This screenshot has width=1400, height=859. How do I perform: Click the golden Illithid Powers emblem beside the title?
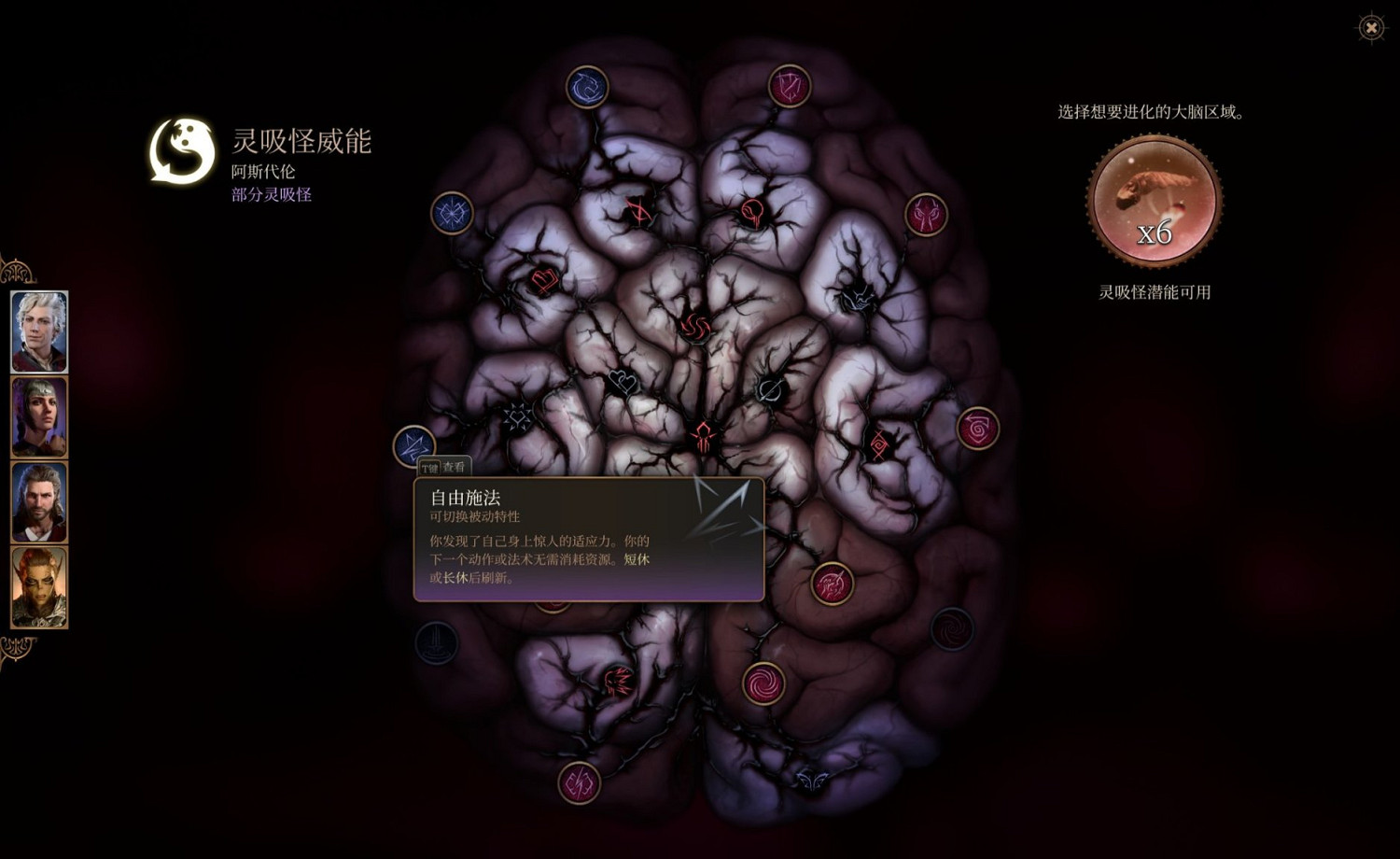177,149
